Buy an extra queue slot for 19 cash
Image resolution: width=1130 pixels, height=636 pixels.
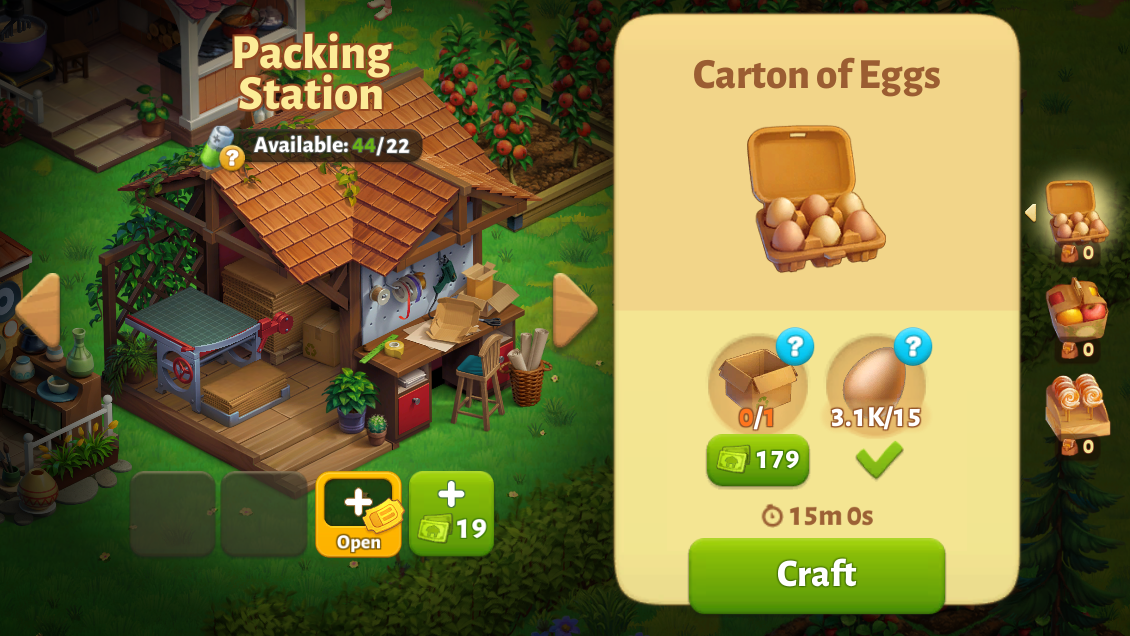pos(451,513)
